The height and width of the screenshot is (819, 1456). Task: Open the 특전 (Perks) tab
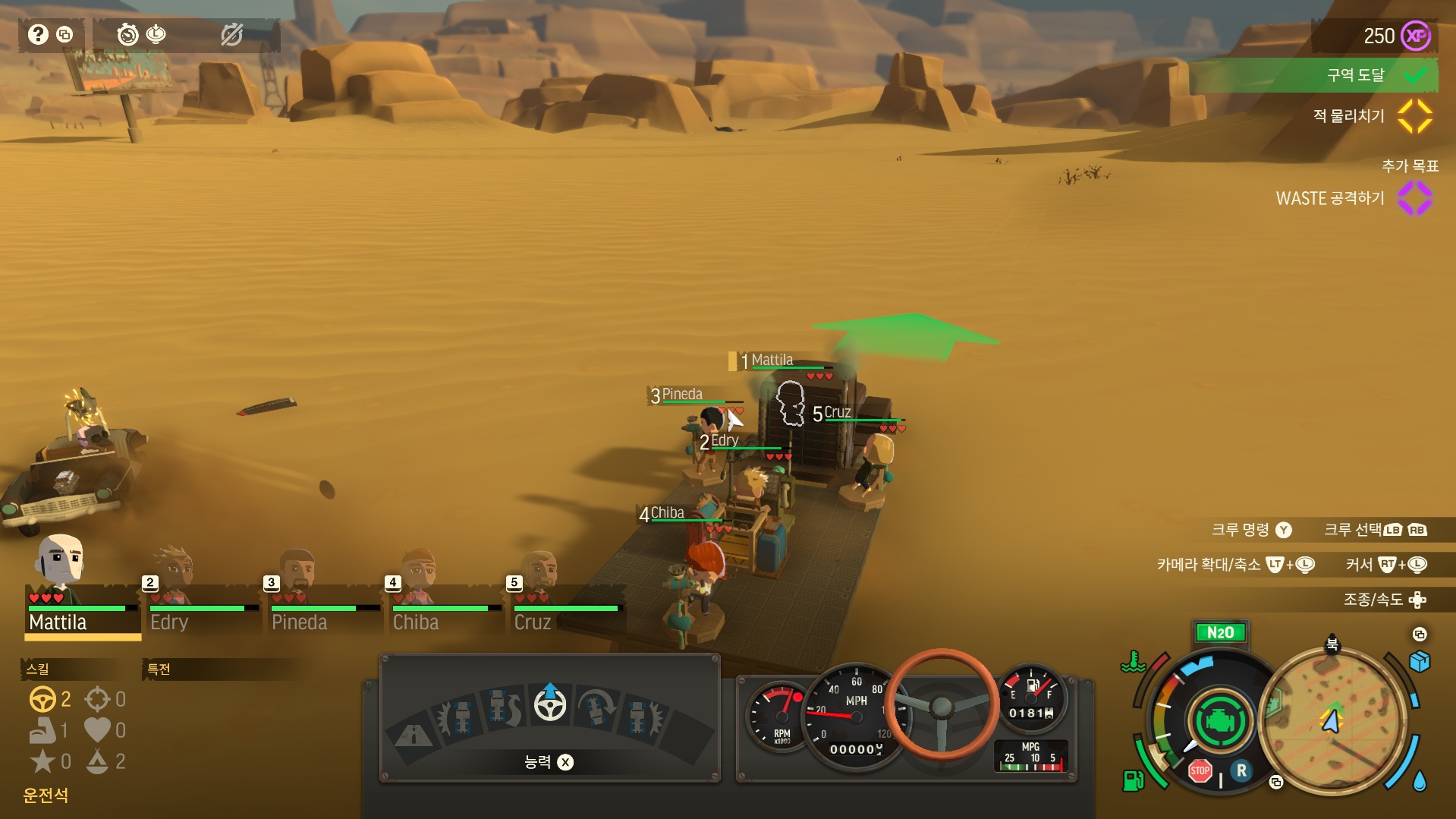[x=159, y=669]
